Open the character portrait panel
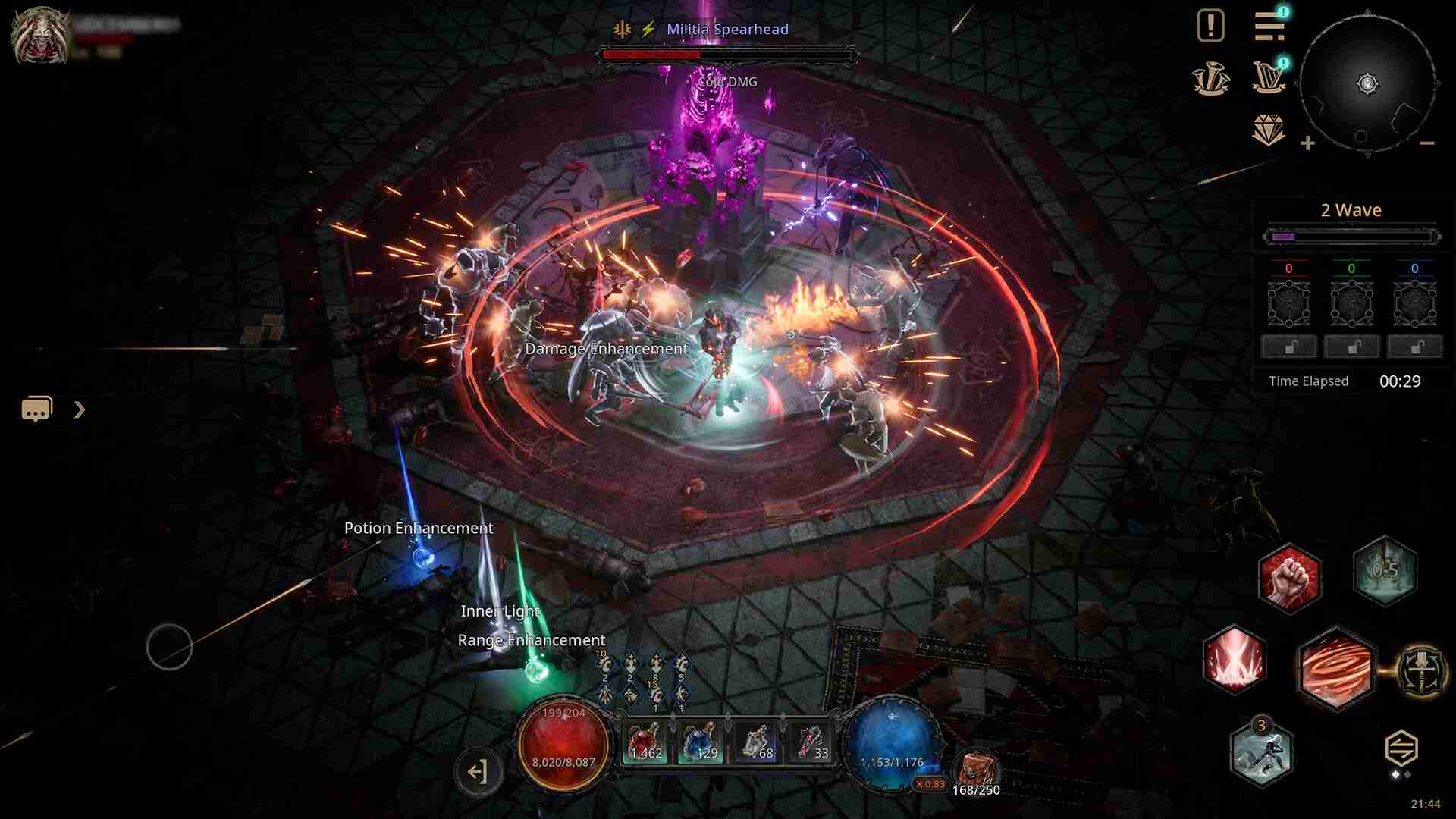Screen dimensions: 1456x819 click(39, 36)
